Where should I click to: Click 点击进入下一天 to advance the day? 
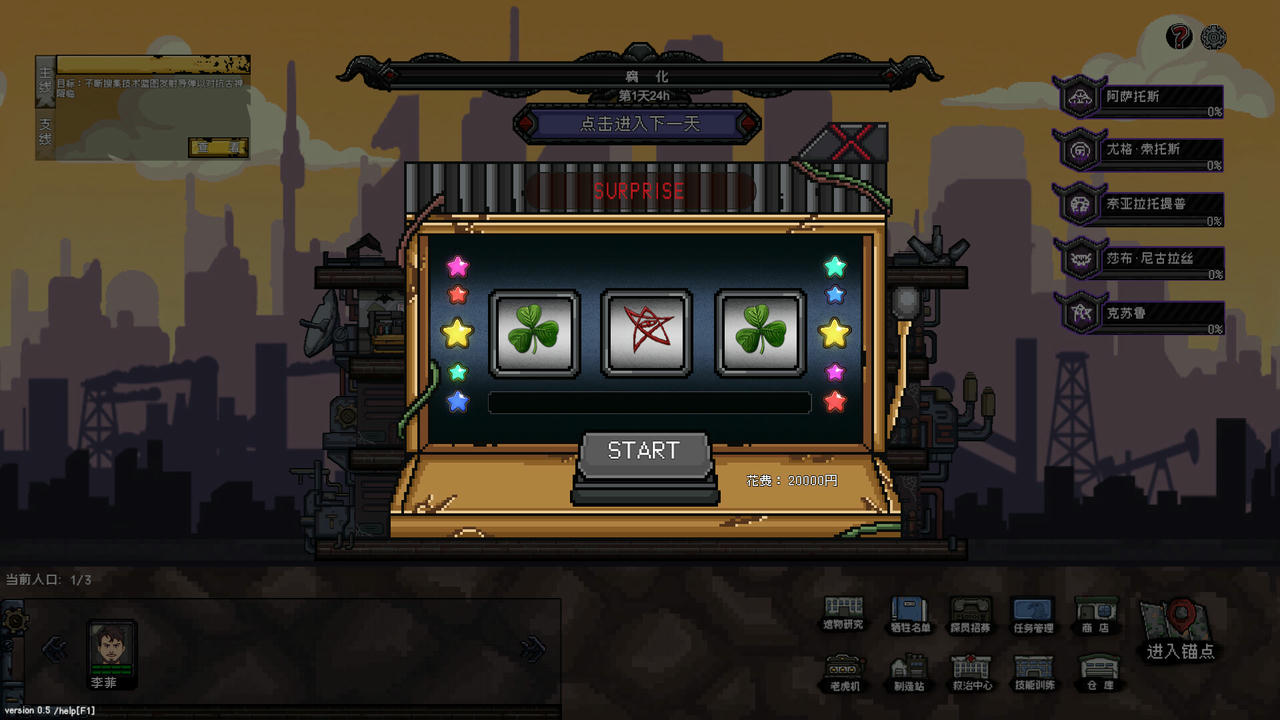638,124
